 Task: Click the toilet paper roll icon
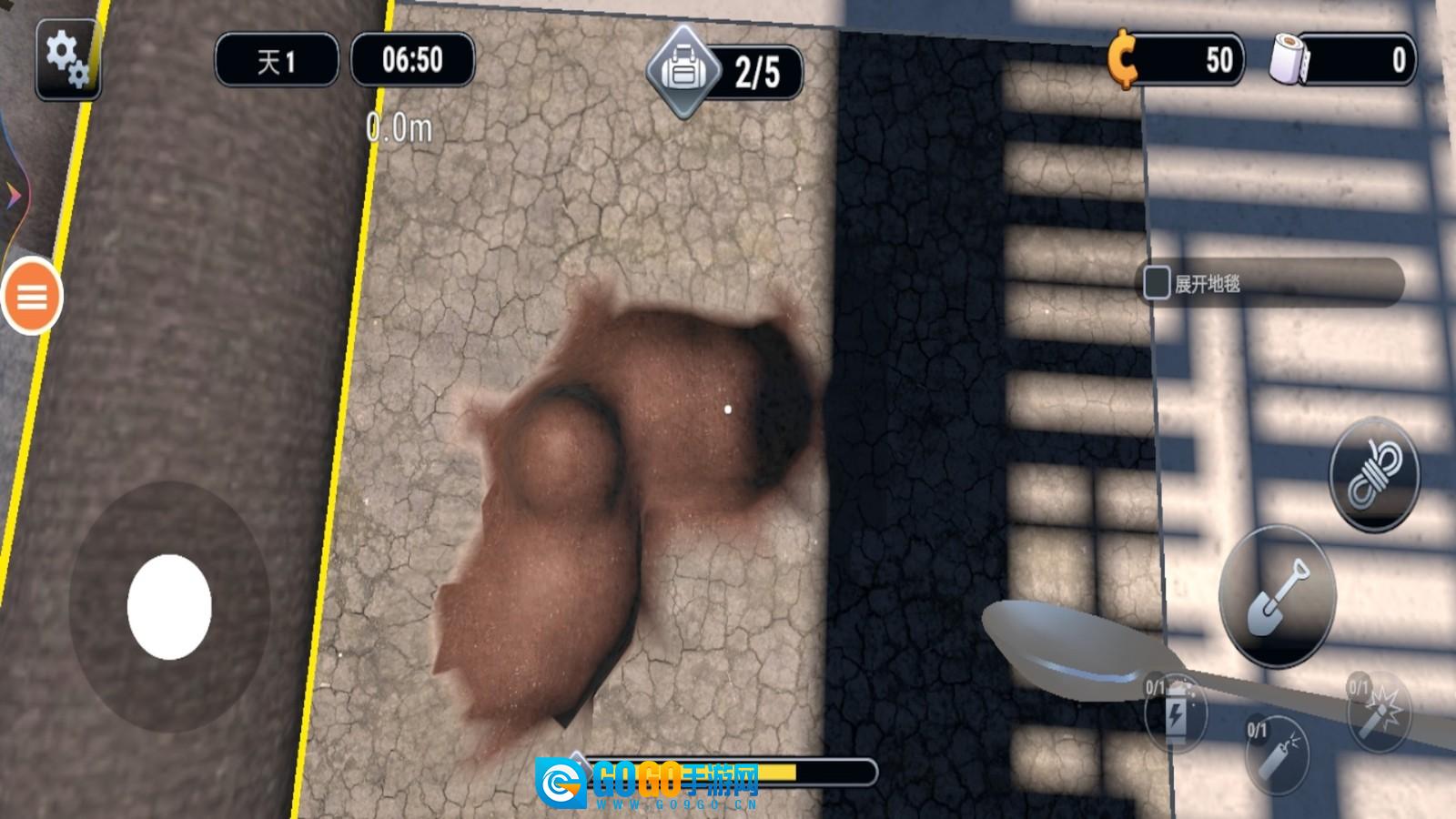[x=1289, y=59]
